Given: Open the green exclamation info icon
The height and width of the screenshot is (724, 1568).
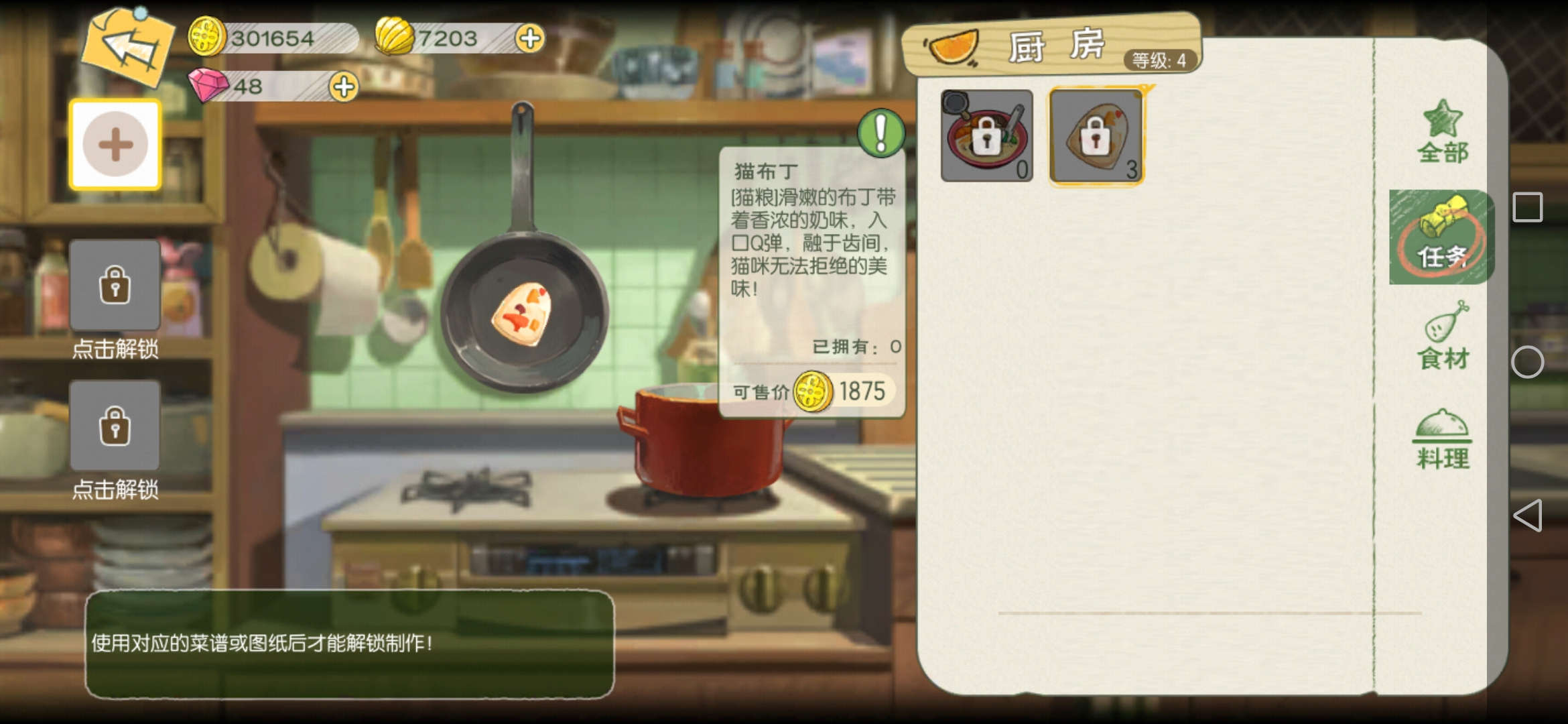Looking at the screenshot, I should 880,133.
